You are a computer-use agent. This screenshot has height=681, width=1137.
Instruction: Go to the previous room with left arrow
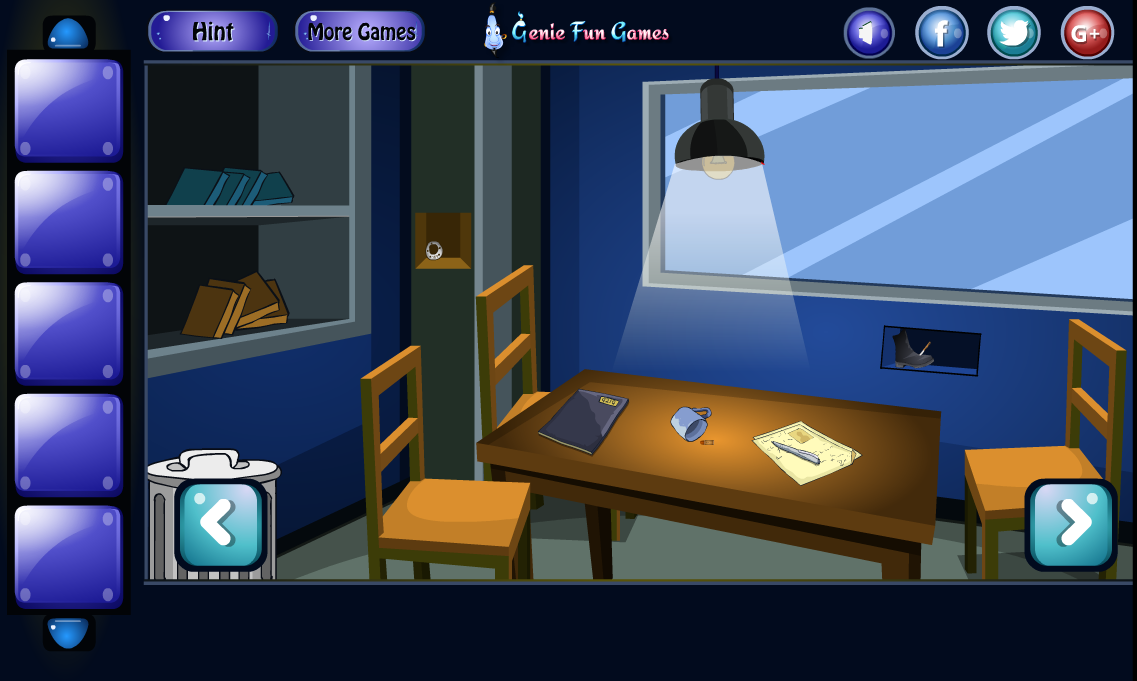point(220,524)
